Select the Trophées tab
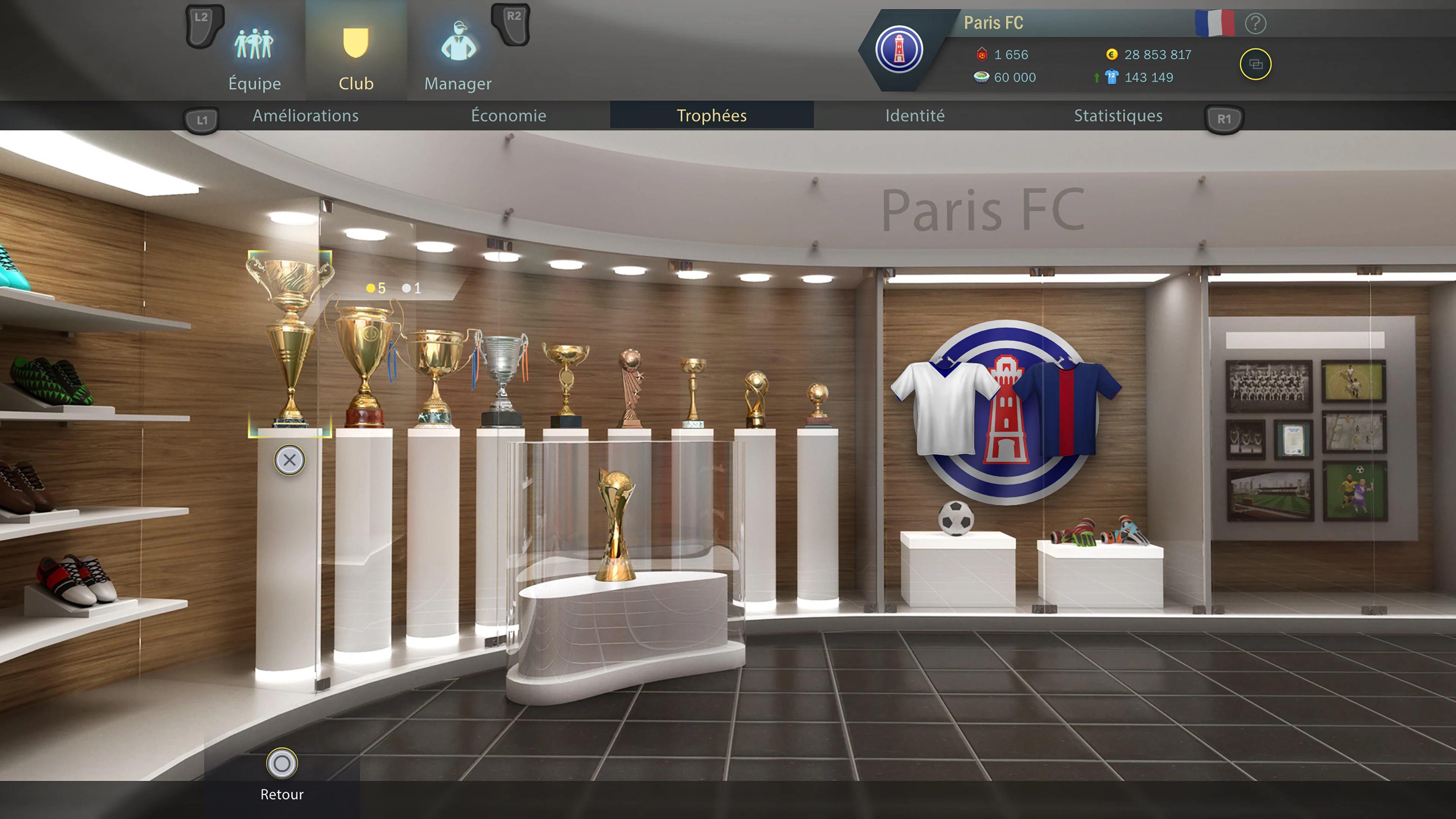The image size is (1456, 819). (712, 116)
